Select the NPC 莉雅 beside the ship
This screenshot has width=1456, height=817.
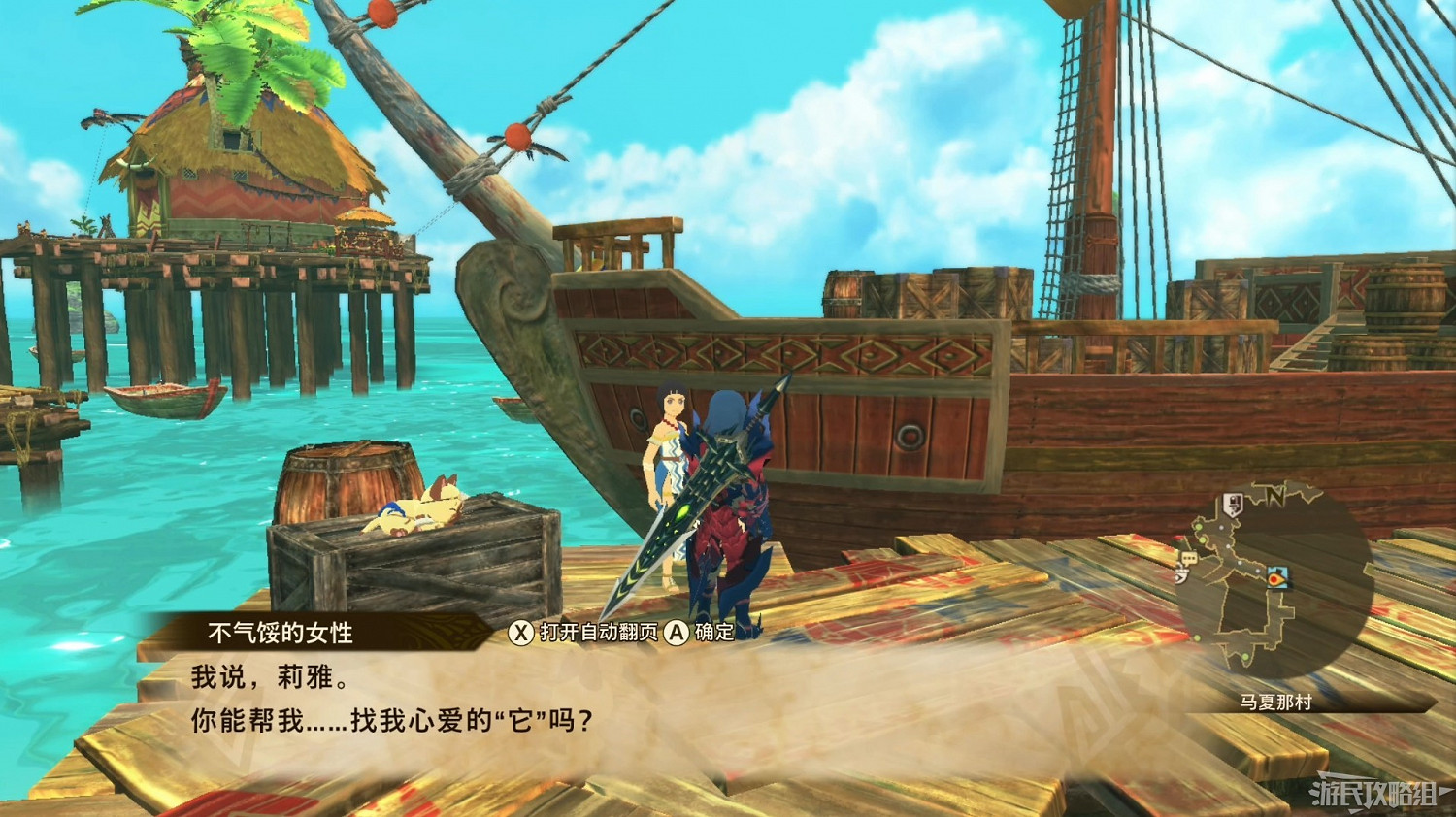click(670, 456)
